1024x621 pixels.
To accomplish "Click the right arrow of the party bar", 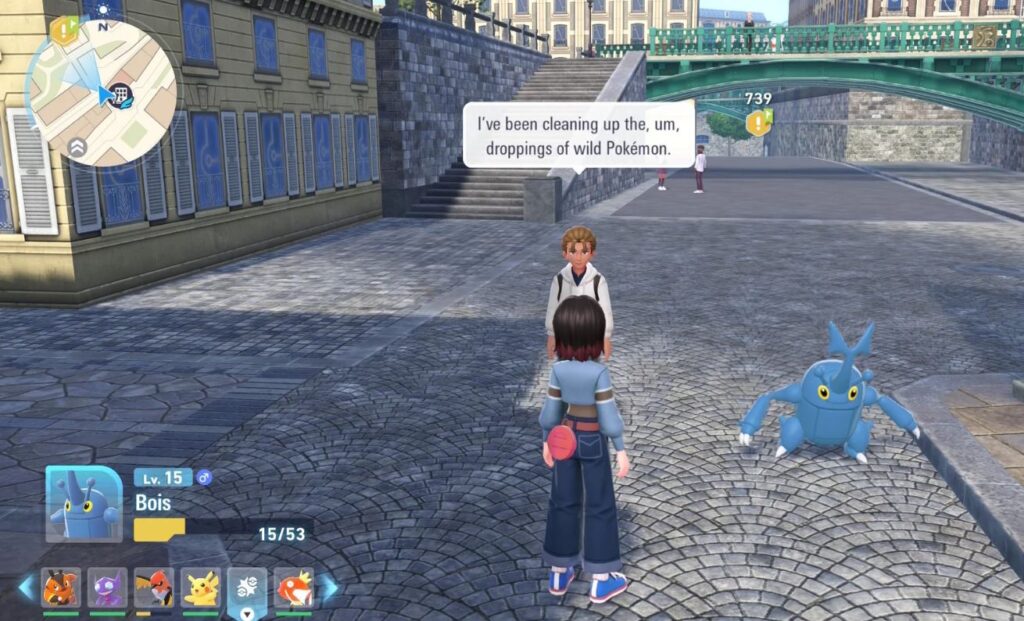I will click(x=329, y=587).
